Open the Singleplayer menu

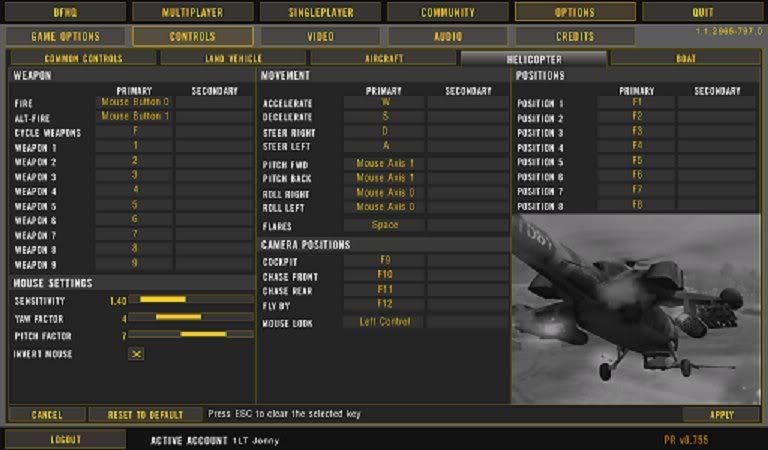click(x=320, y=13)
